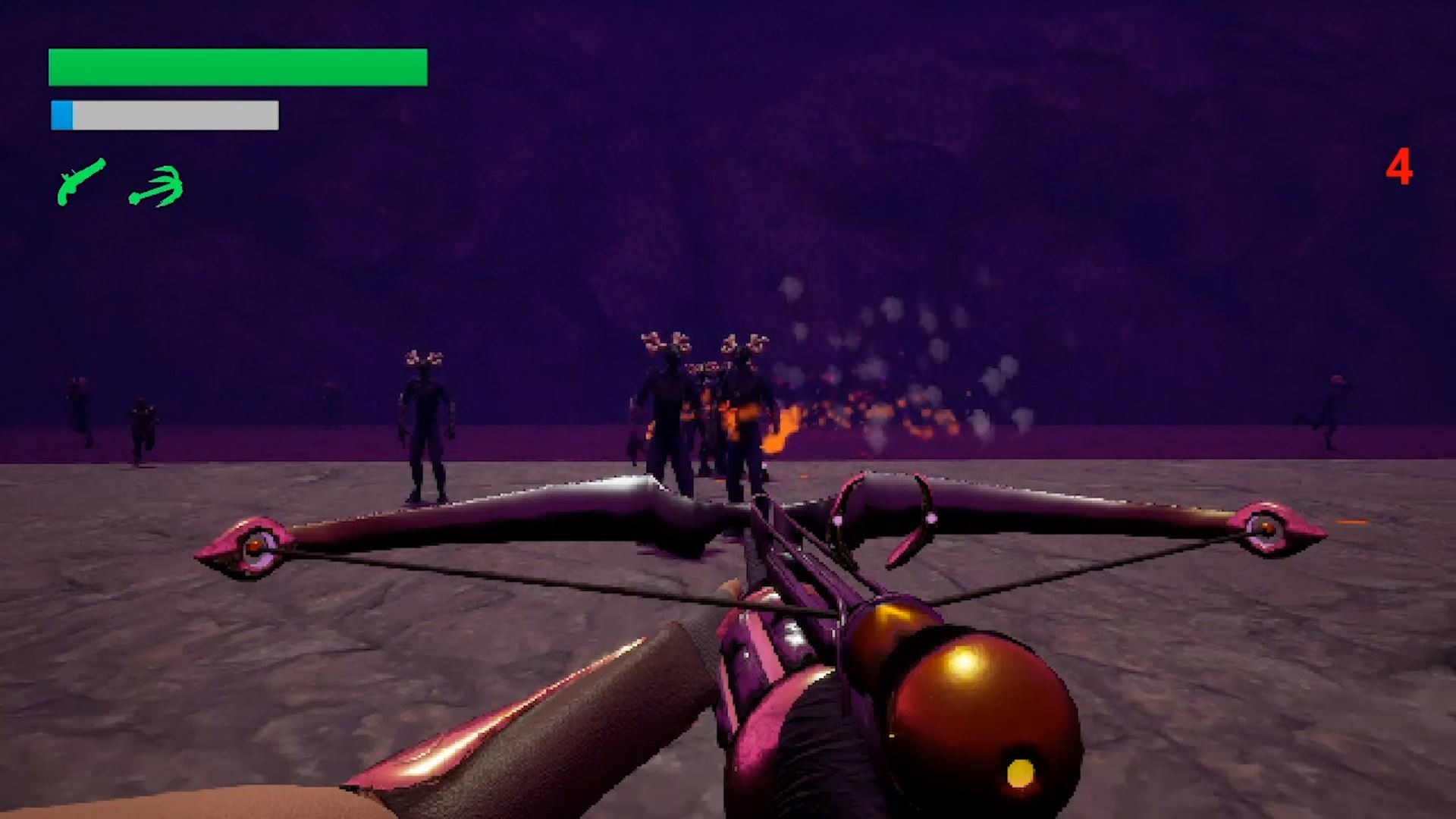Click the blue stamina bar
The image size is (1456, 819).
coord(163,114)
